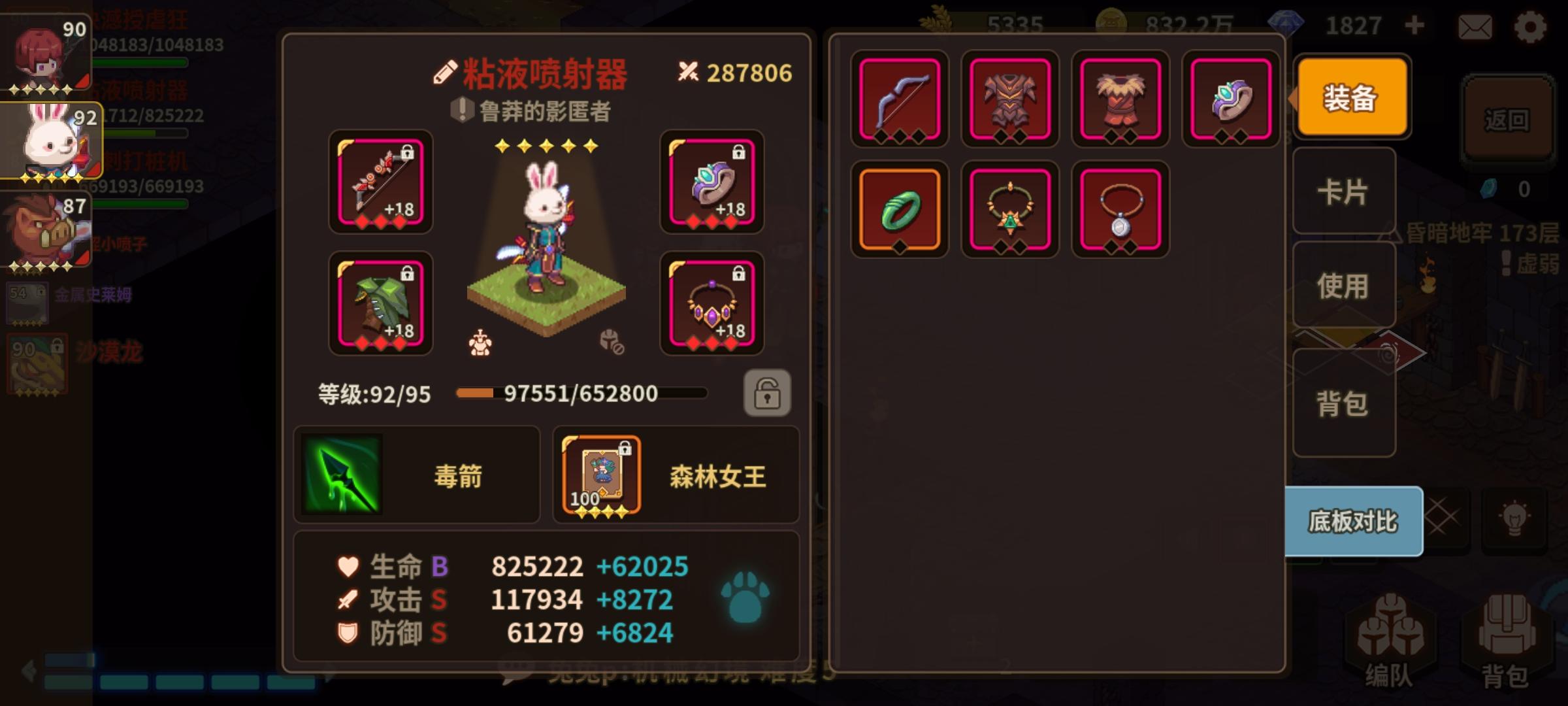Open the mail envelope icon
This screenshot has height=706, width=1568.
pyautogui.click(x=1475, y=27)
